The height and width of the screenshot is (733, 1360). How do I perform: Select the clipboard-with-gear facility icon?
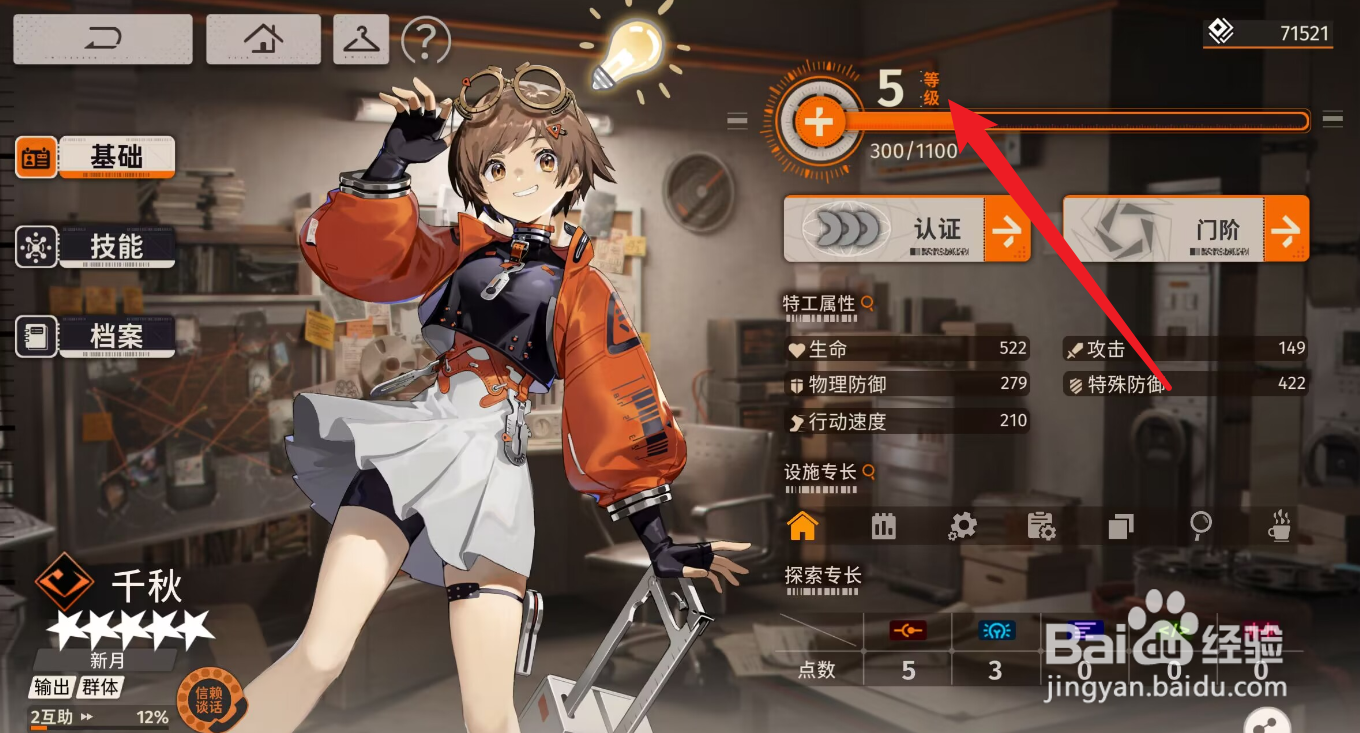[1041, 526]
